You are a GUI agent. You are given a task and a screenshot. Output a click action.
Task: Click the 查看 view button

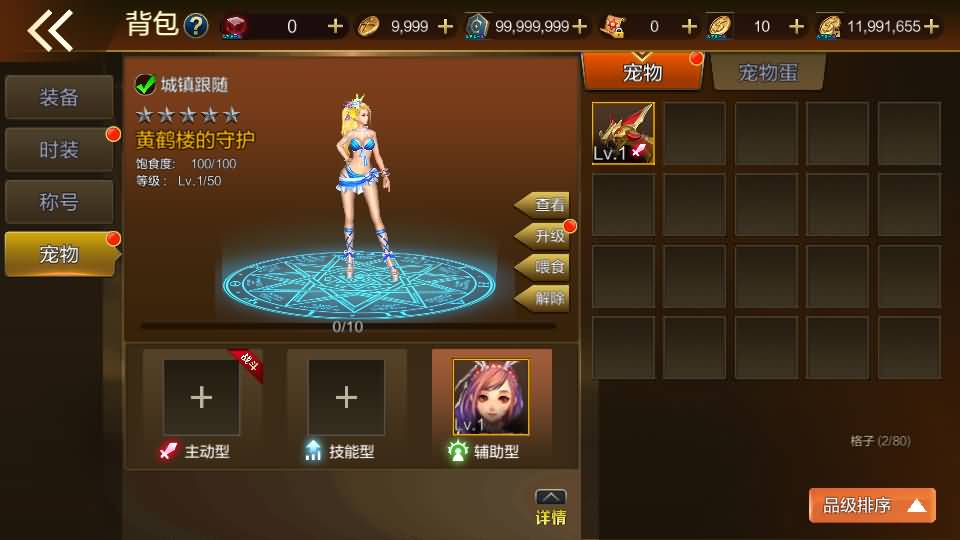(x=545, y=205)
